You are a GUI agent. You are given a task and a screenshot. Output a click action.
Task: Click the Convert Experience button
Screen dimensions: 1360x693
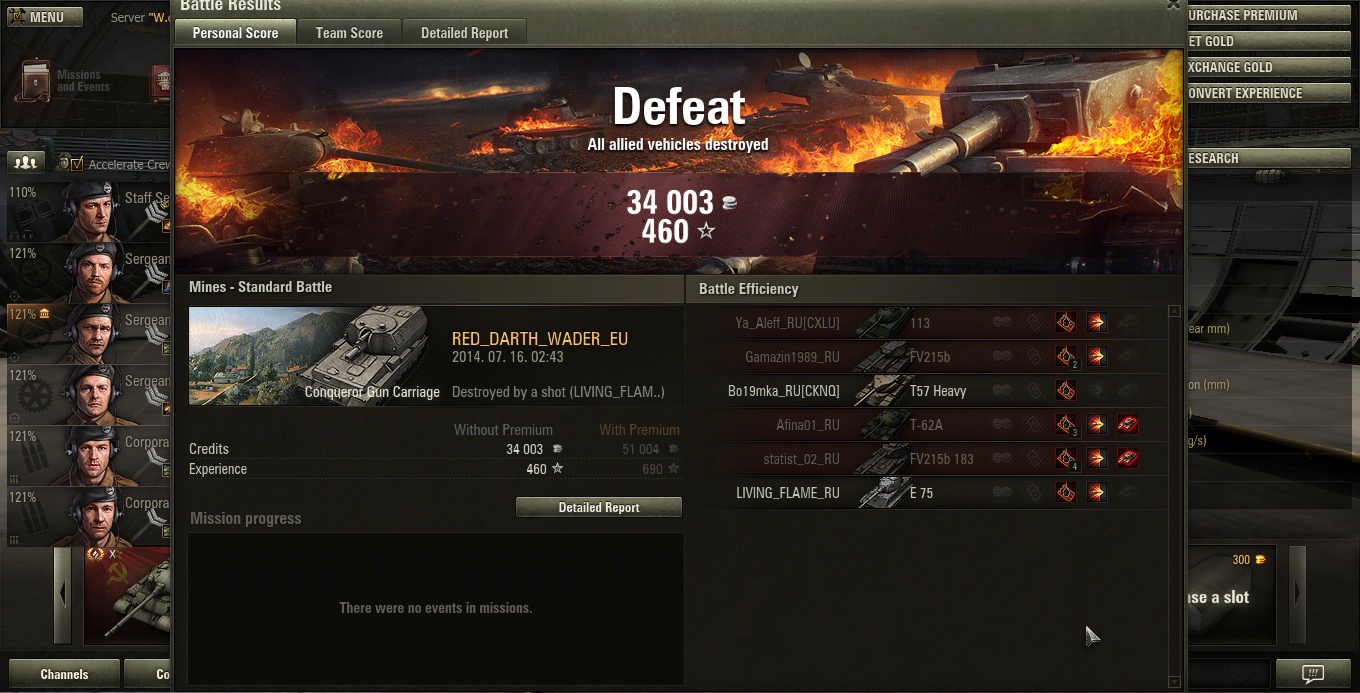coord(1270,93)
